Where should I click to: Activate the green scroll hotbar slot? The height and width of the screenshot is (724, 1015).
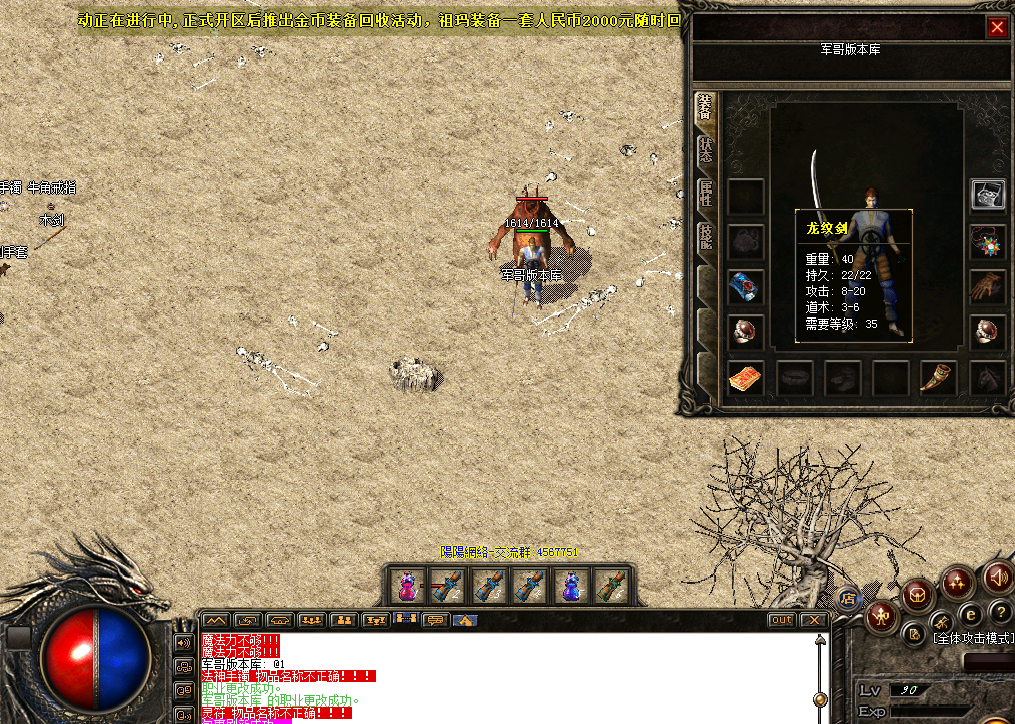tap(609, 585)
